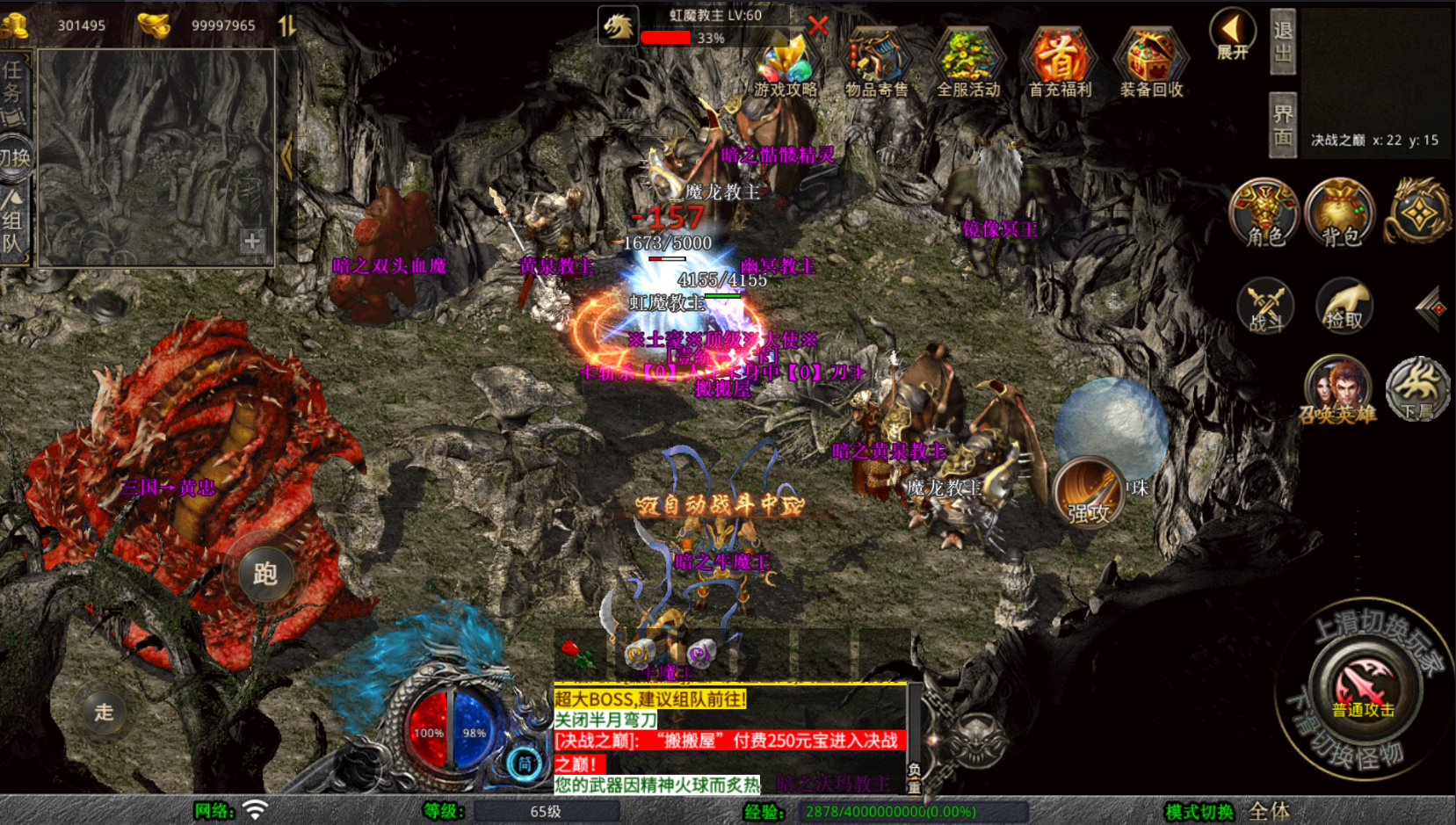Tap the 普通攻击 normal attack button

coord(1364,688)
